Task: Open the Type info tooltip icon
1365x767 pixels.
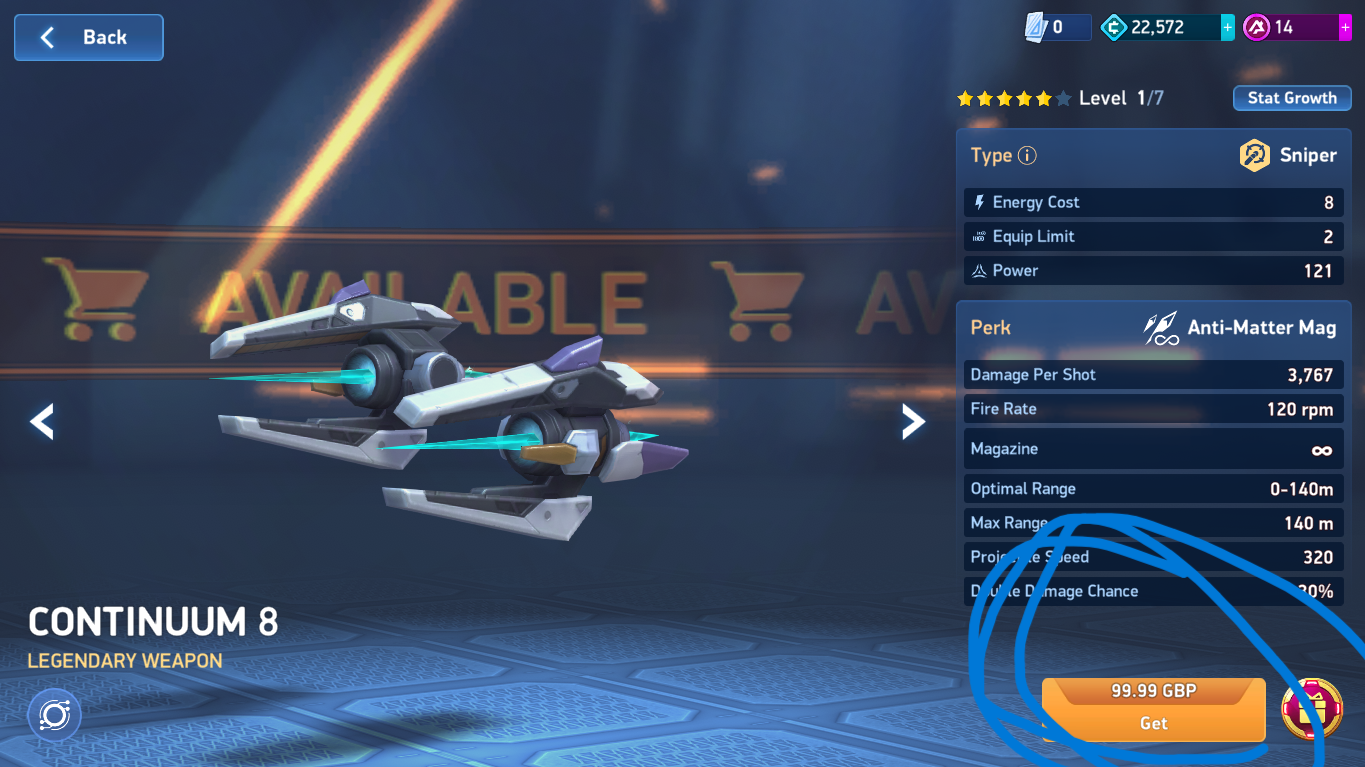Action: pyautogui.click(x=1027, y=156)
